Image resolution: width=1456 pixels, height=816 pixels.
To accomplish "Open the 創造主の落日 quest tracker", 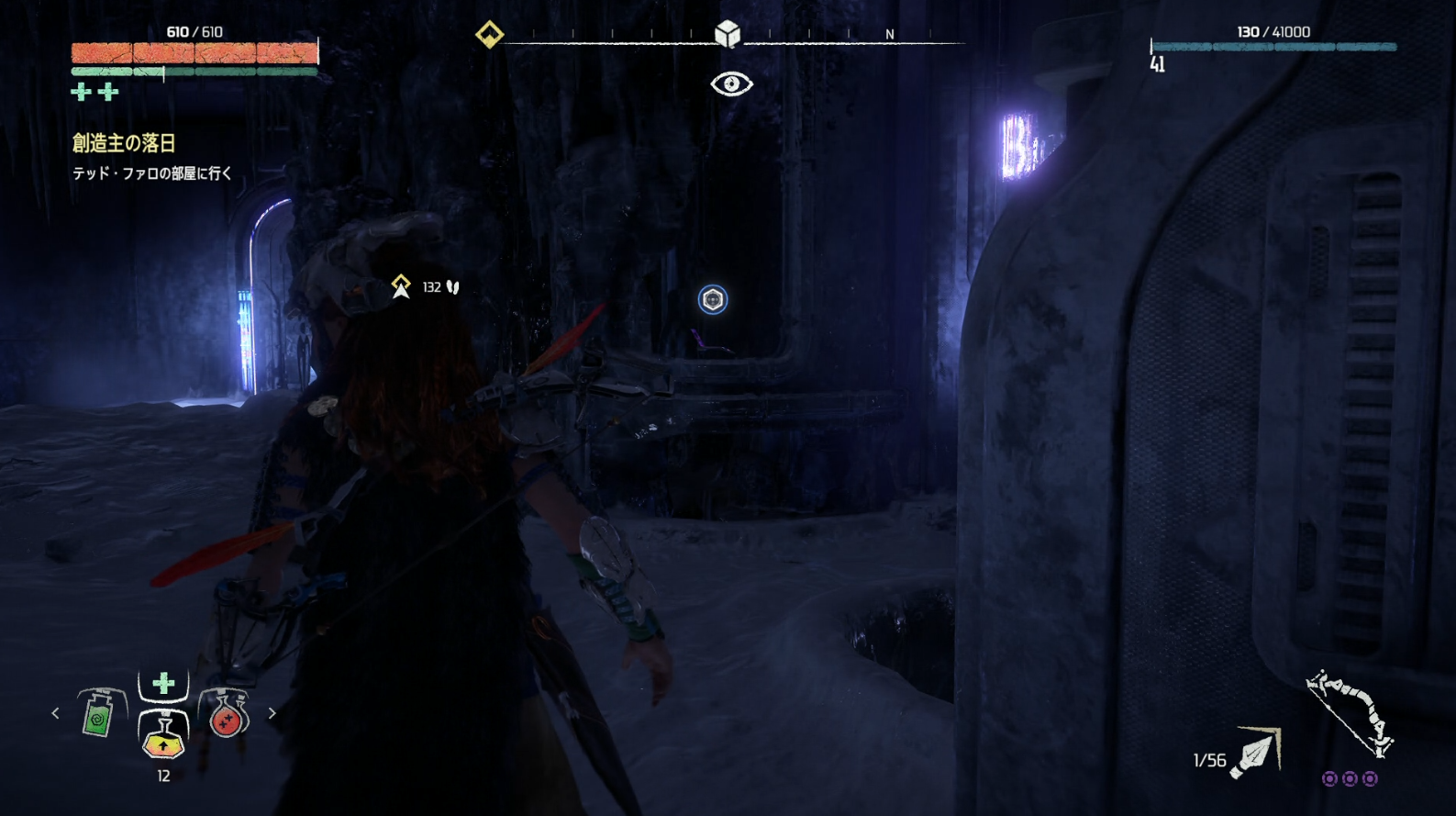I will (x=124, y=143).
